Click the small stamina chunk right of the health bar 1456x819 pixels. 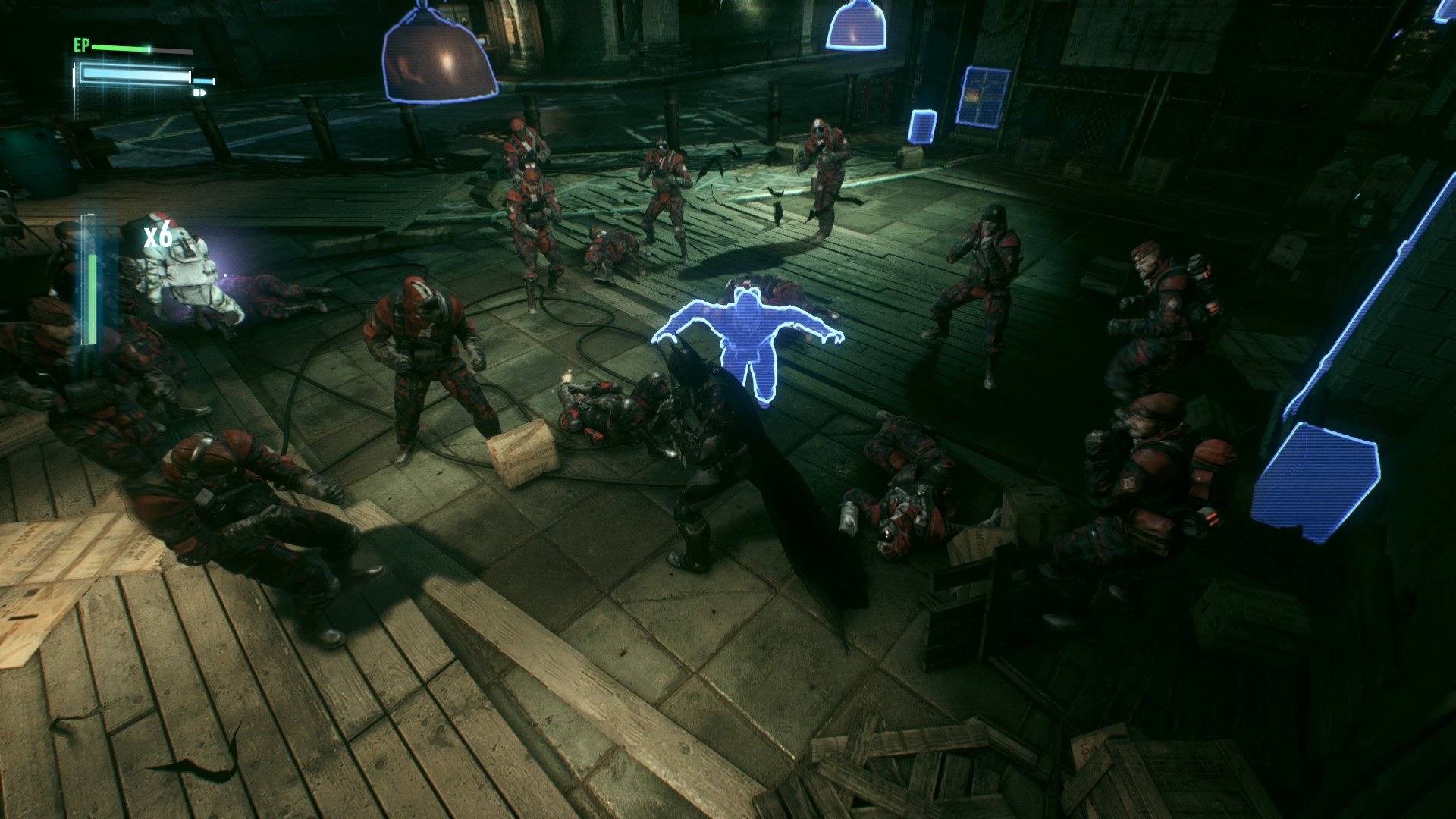coord(204,80)
